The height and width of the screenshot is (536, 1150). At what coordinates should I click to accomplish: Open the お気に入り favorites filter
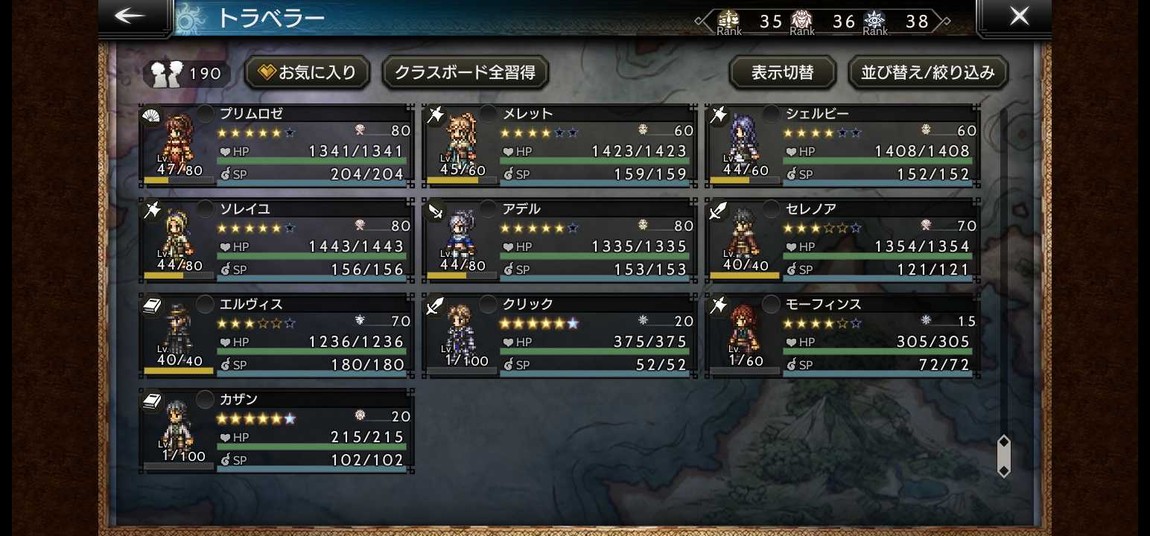pyautogui.click(x=307, y=73)
